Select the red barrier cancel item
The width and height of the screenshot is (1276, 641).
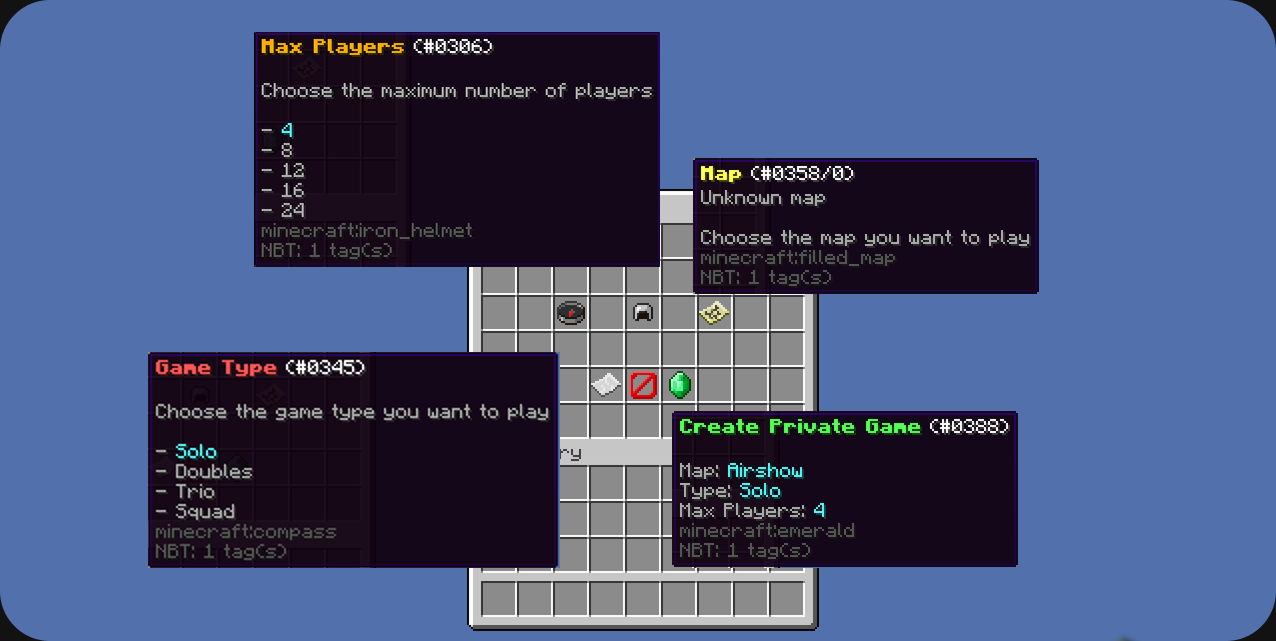[x=643, y=385]
